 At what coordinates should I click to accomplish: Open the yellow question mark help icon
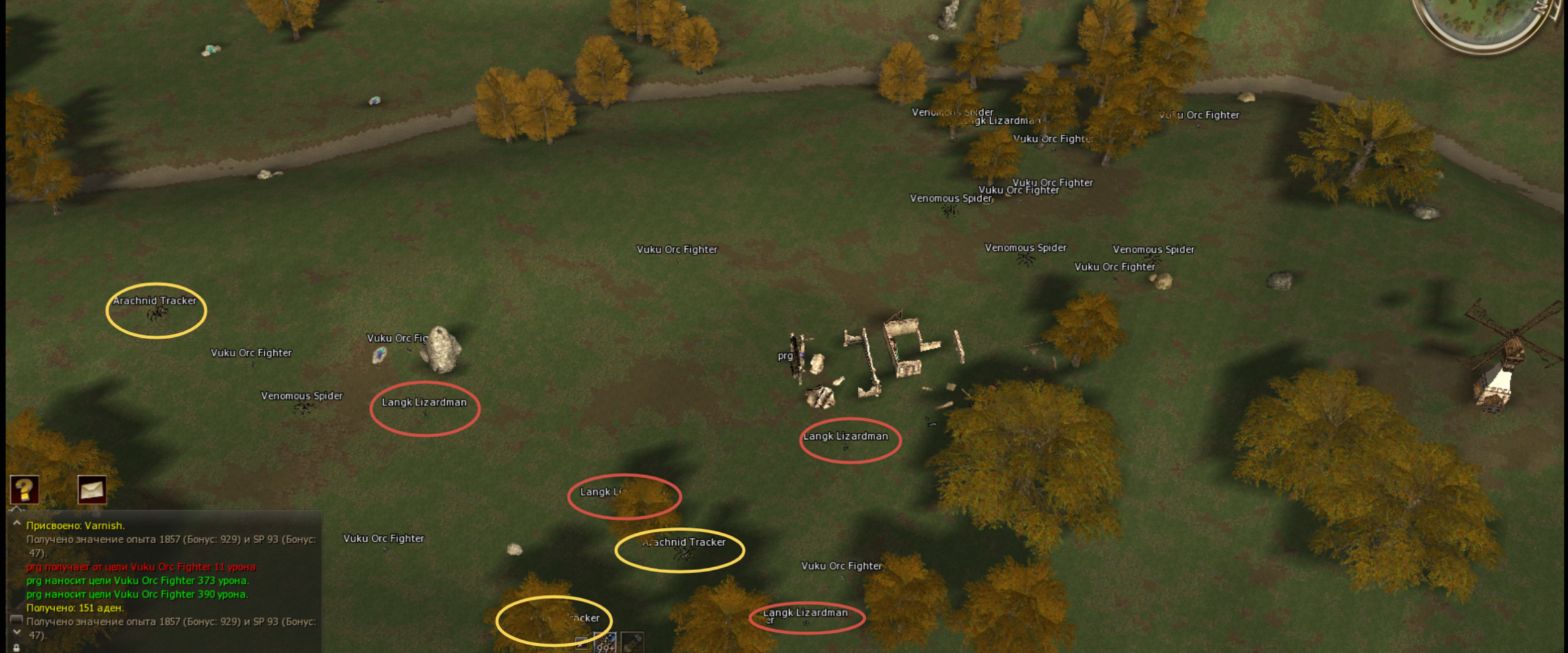pyautogui.click(x=25, y=489)
